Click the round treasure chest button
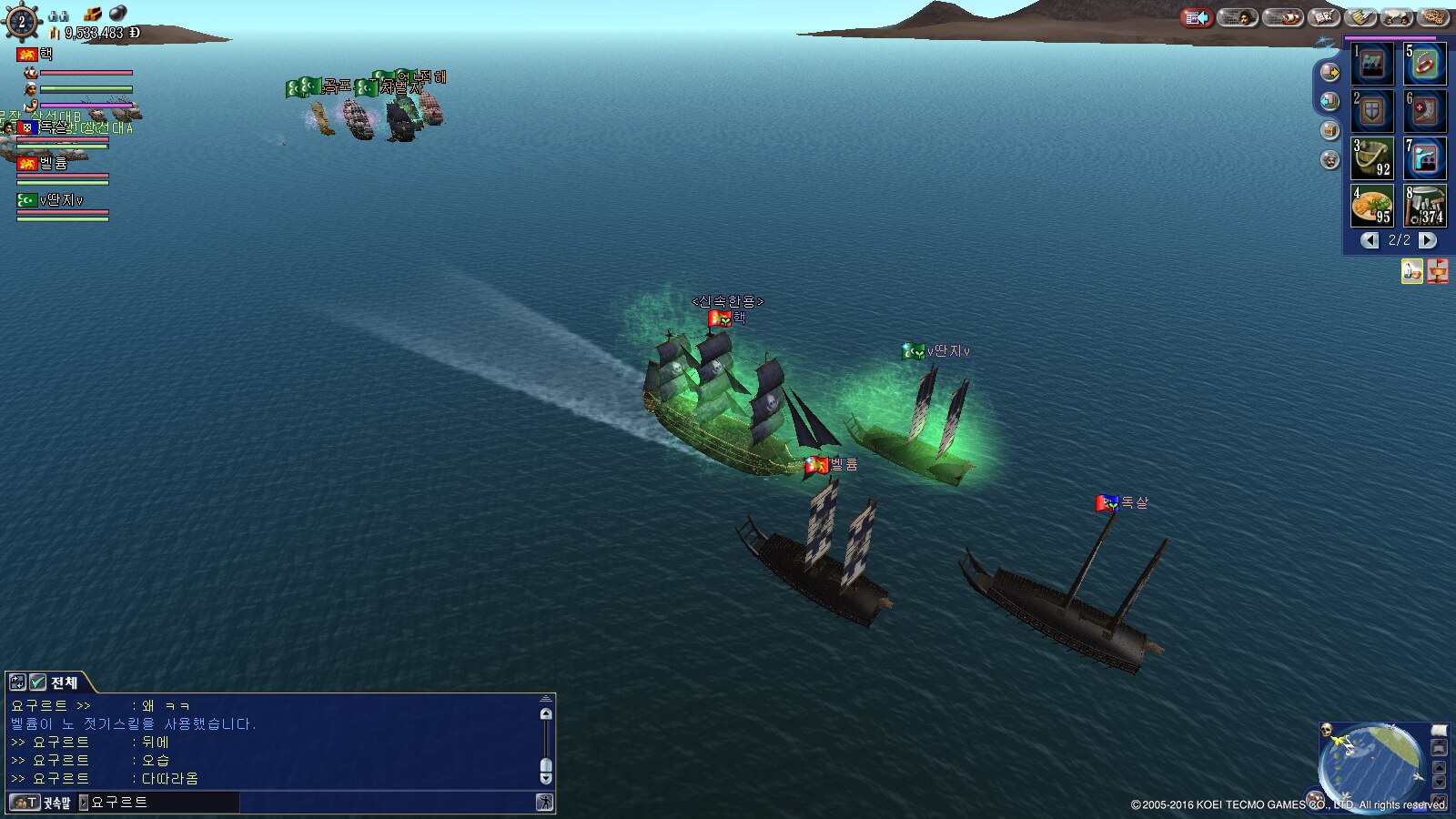The height and width of the screenshot is (819, 1456). pos(1330,130)
